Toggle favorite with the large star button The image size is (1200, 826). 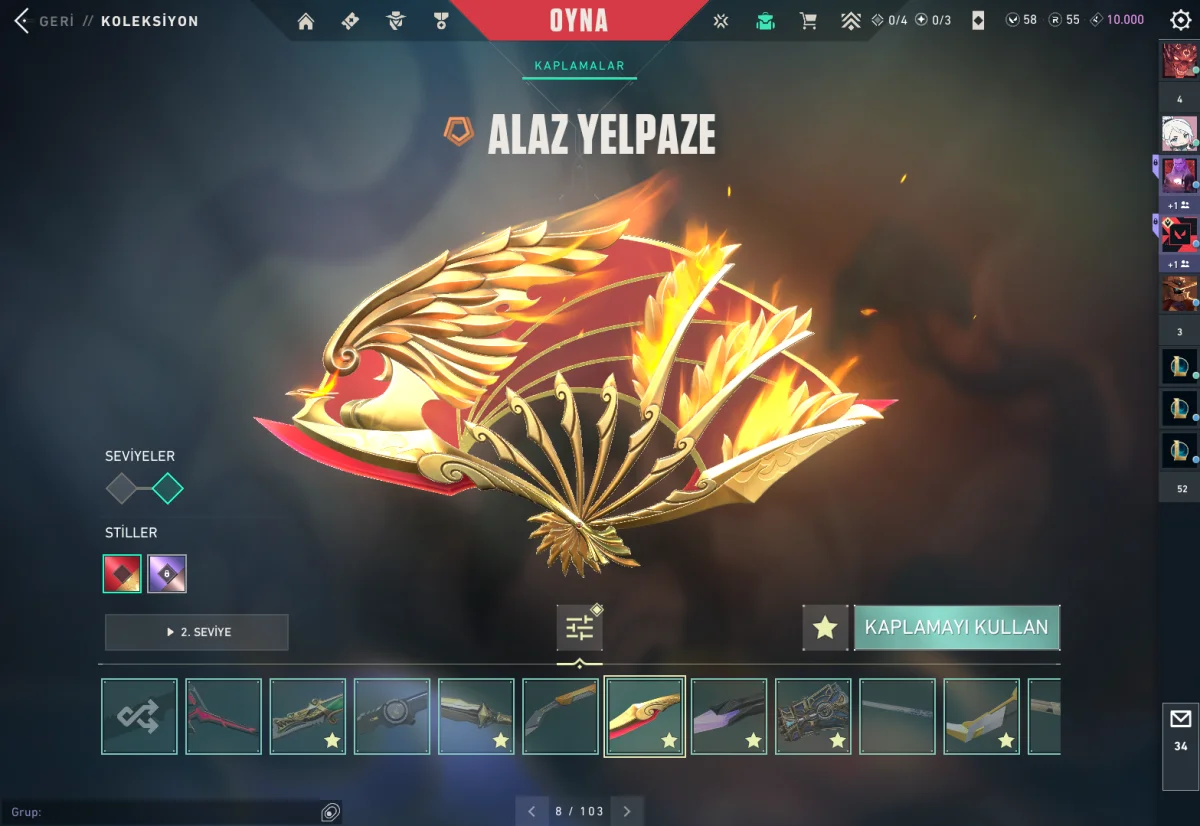(825, 628)
